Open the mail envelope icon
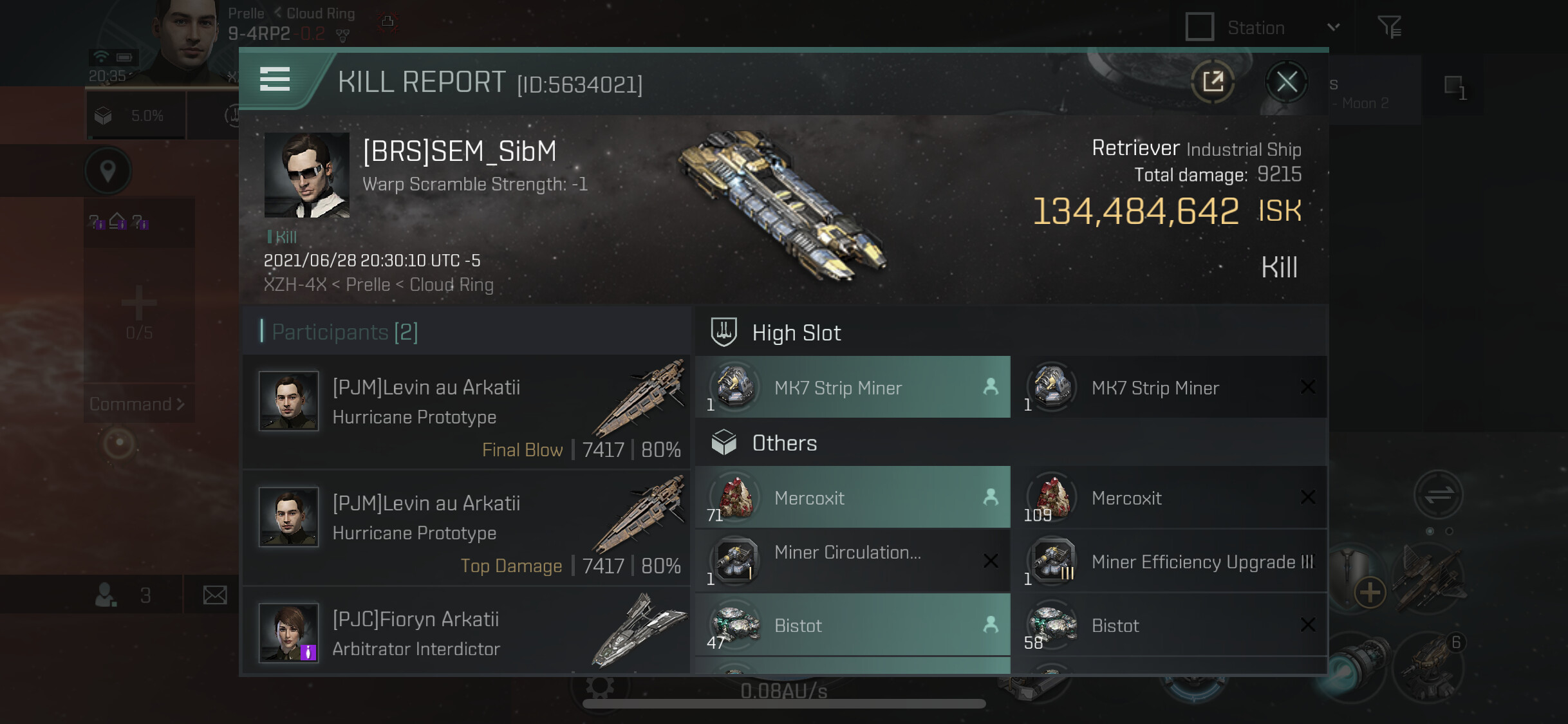Screen dimensions: 1568x724 215,595
